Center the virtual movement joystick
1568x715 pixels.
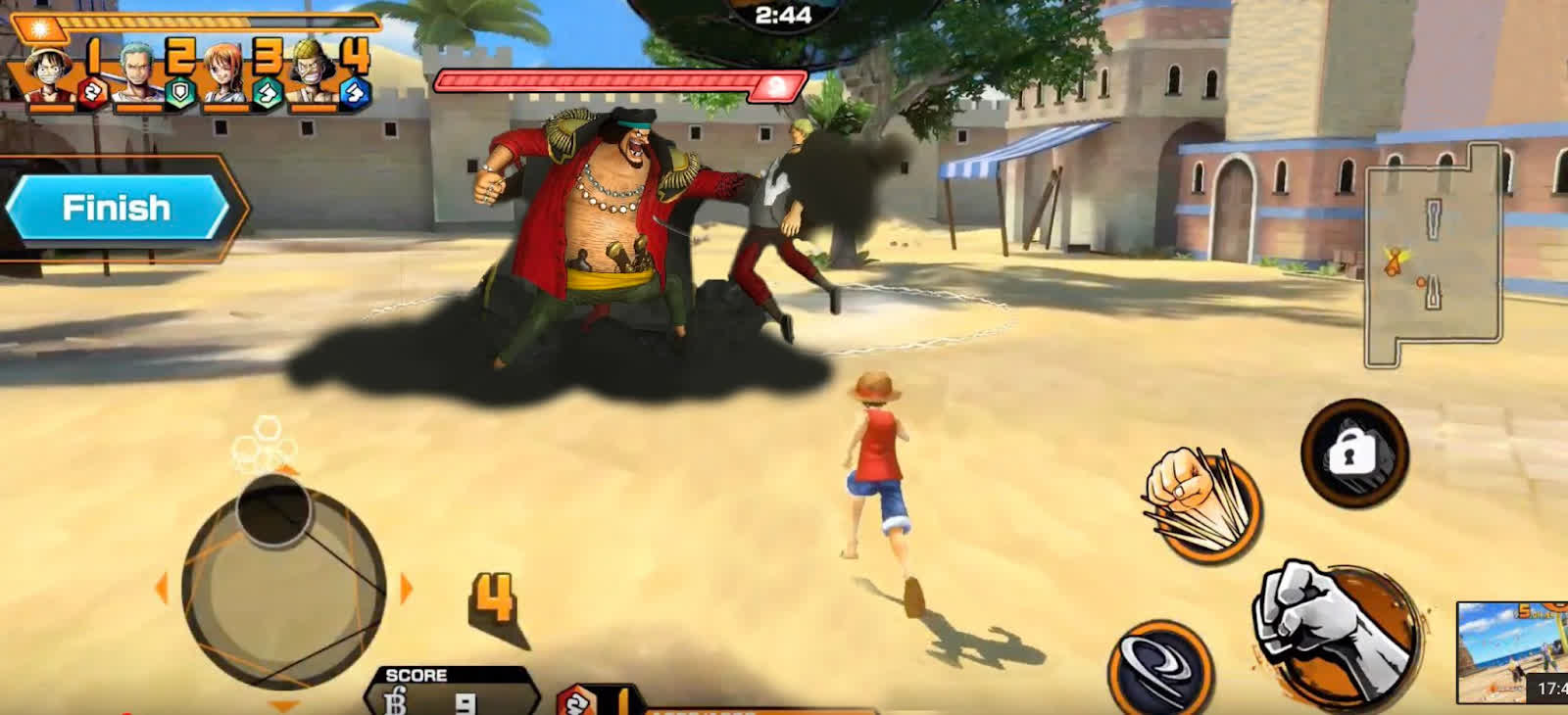click(x=284, y=583)
